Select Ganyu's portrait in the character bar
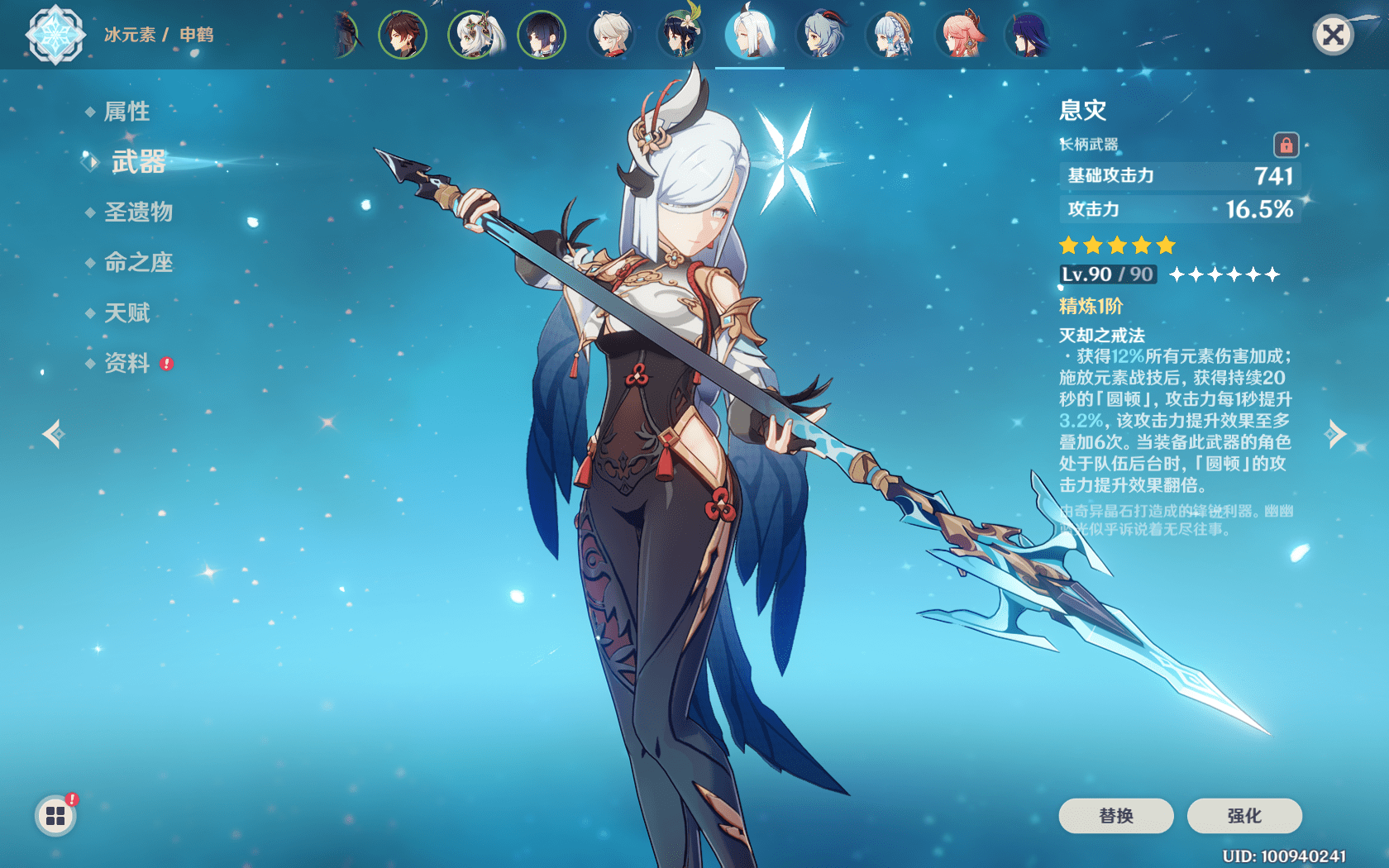 click(x=821, y=36)
